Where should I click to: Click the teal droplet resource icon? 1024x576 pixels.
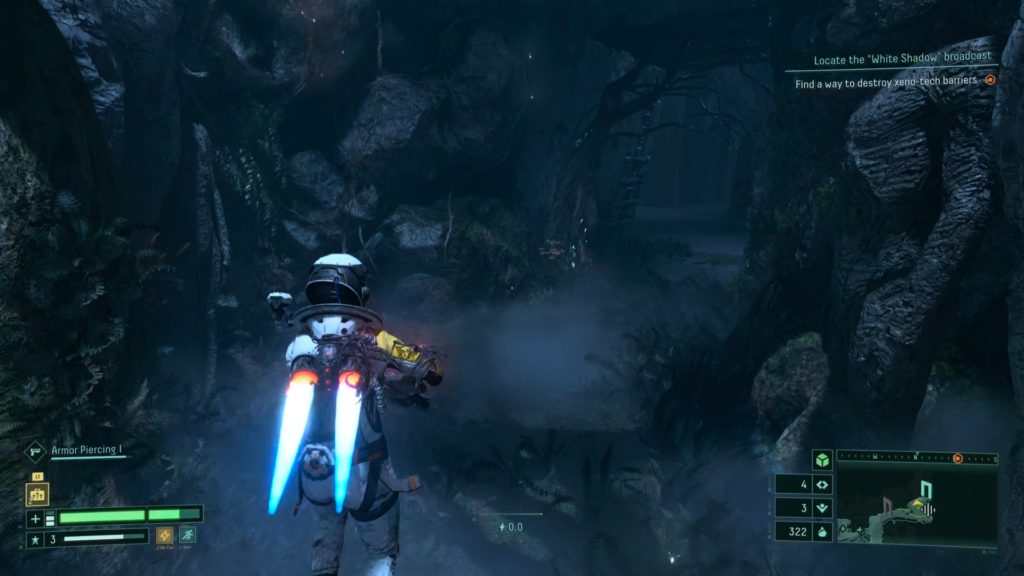[x=824, y=532]
